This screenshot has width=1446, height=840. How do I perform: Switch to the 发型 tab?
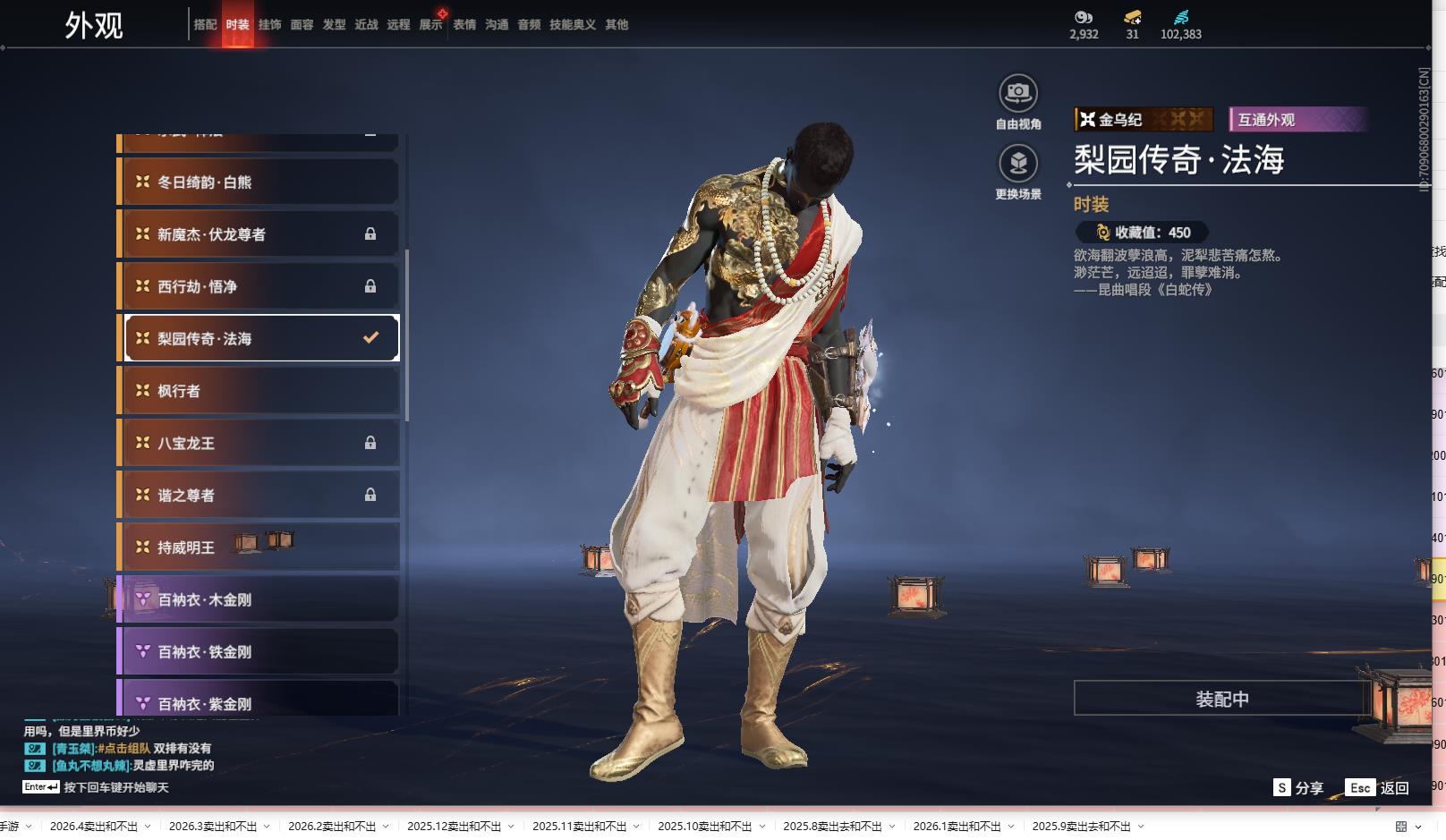tap(334, 24)
